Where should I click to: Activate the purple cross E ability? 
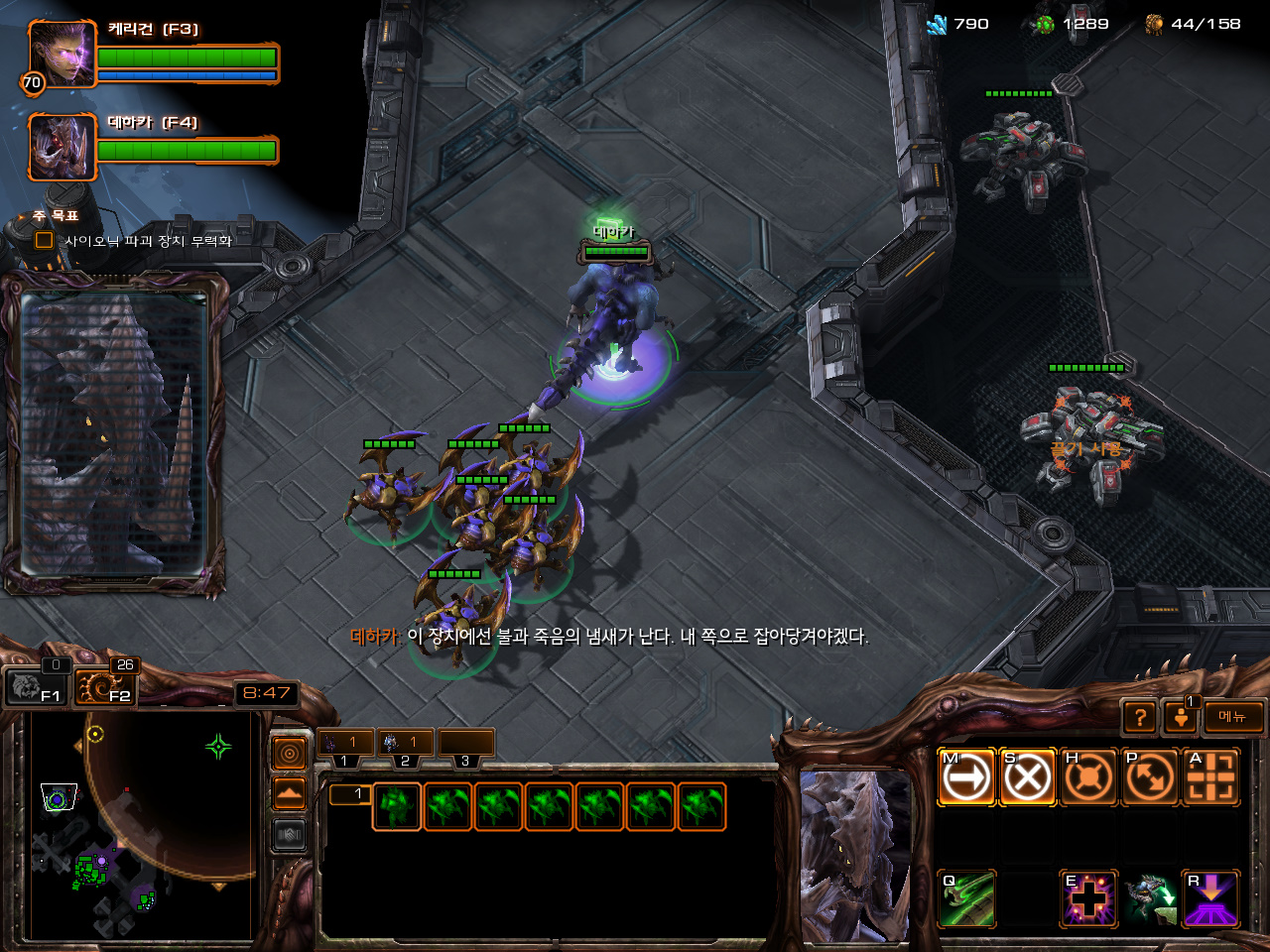[1088, 899]
